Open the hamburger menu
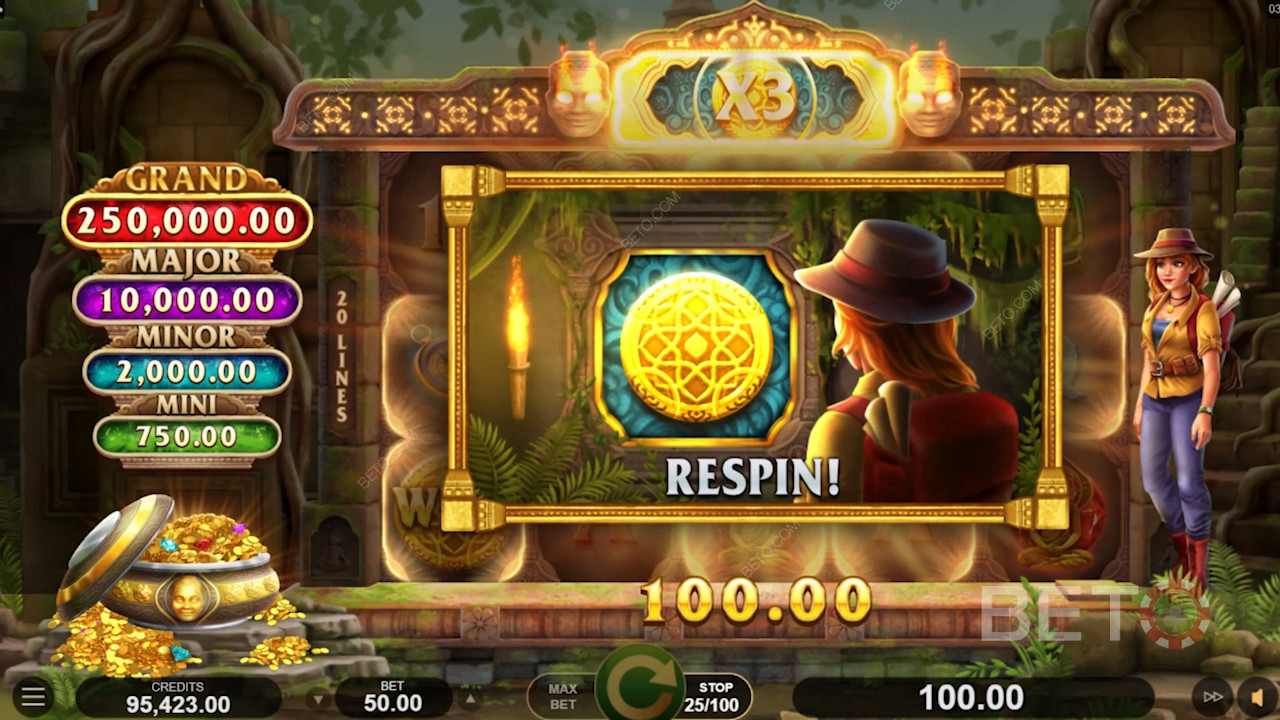This screenshot has width=1280, height=720. point(33,696)
